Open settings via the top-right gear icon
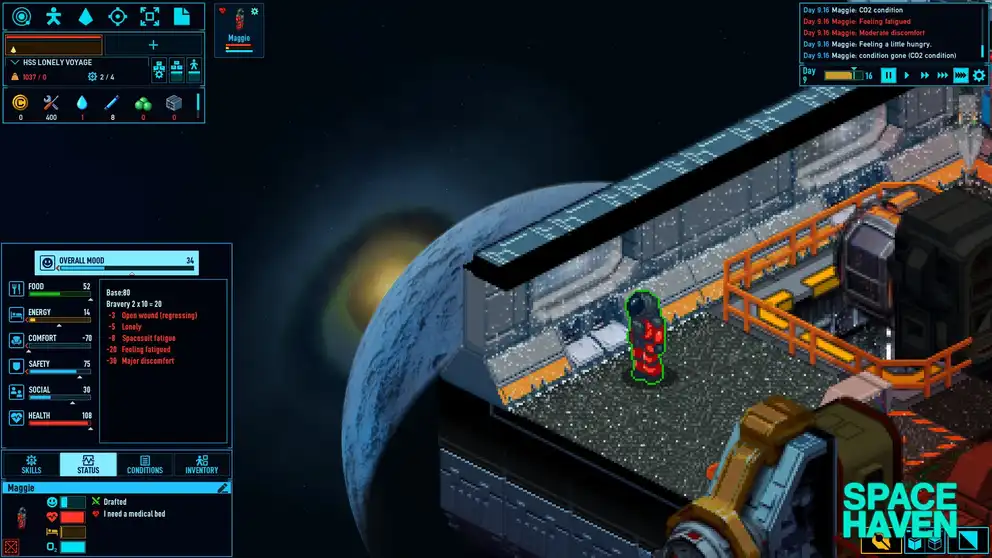This screenshot has width=992, height=558. [x=979, y=75]
